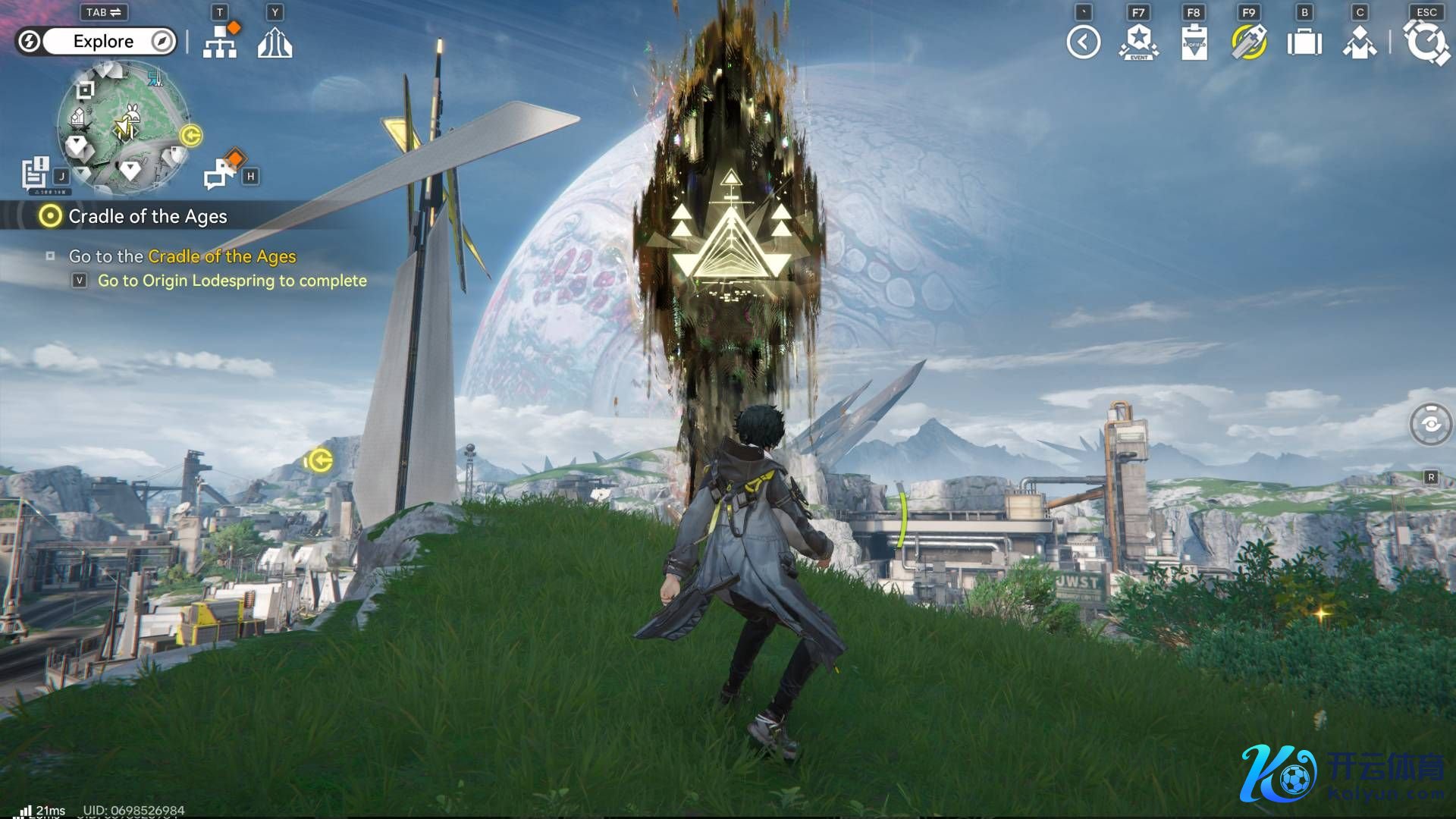Open the Event star badge icon
Viewport: 1456px width, 819px height.
pos(1138,42)
